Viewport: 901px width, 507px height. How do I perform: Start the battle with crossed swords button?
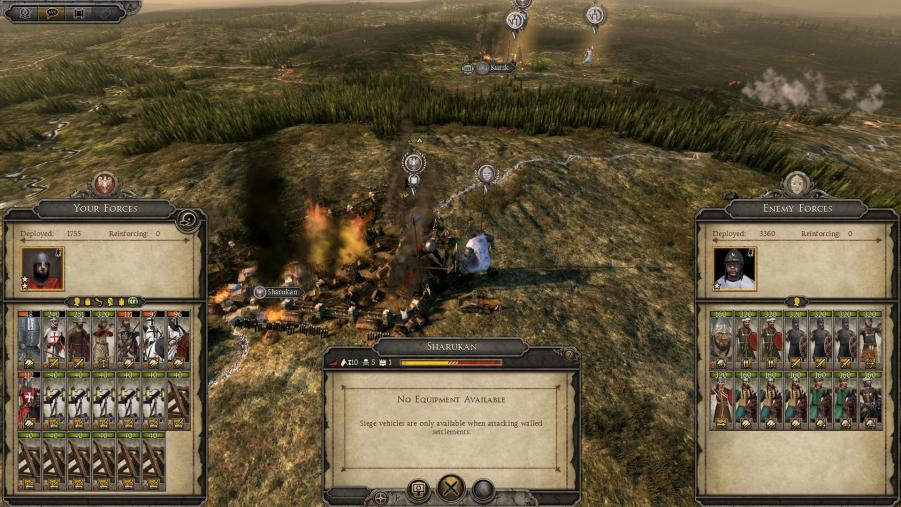pos(451,489)
